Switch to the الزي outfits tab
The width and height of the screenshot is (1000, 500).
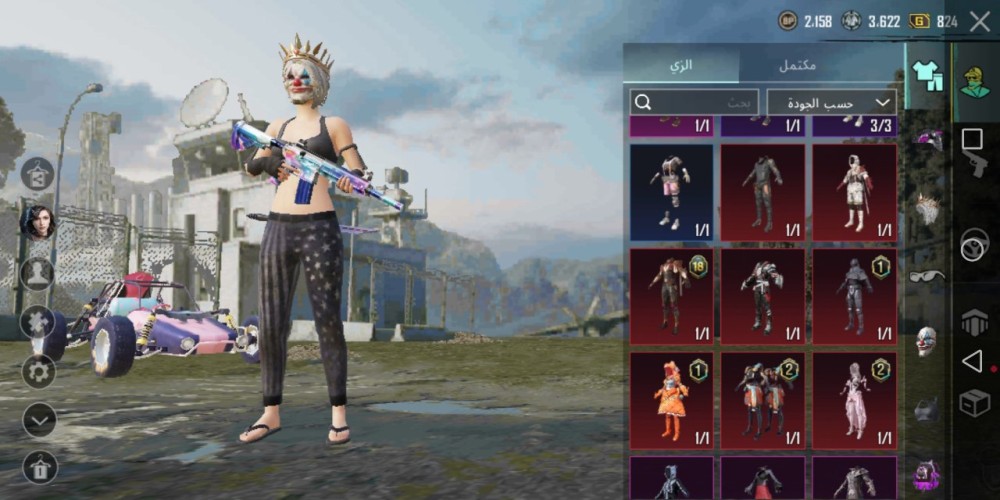681,65
